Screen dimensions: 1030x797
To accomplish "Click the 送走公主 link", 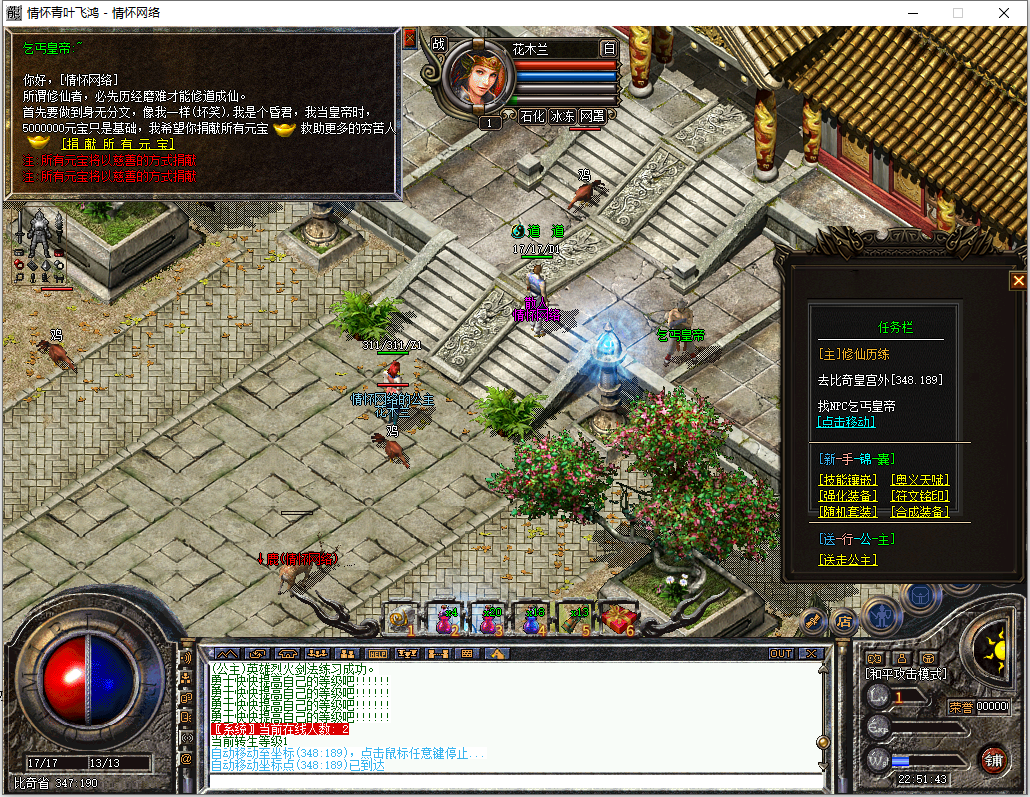I will point(847,560).
